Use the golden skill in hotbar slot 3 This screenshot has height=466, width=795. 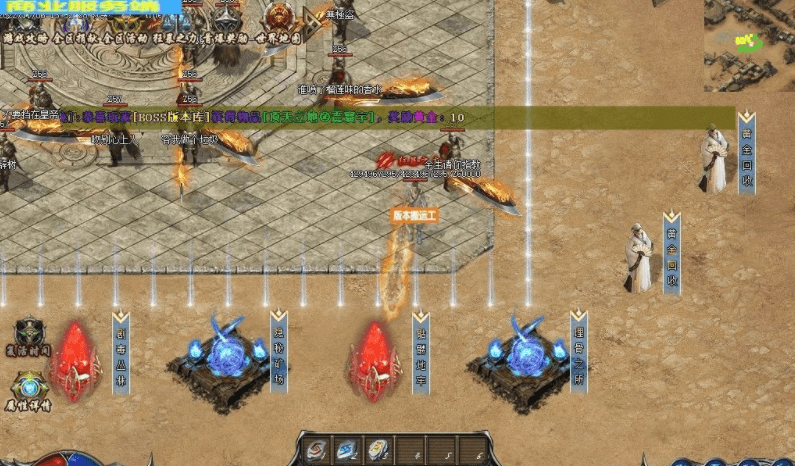[377, 449]
